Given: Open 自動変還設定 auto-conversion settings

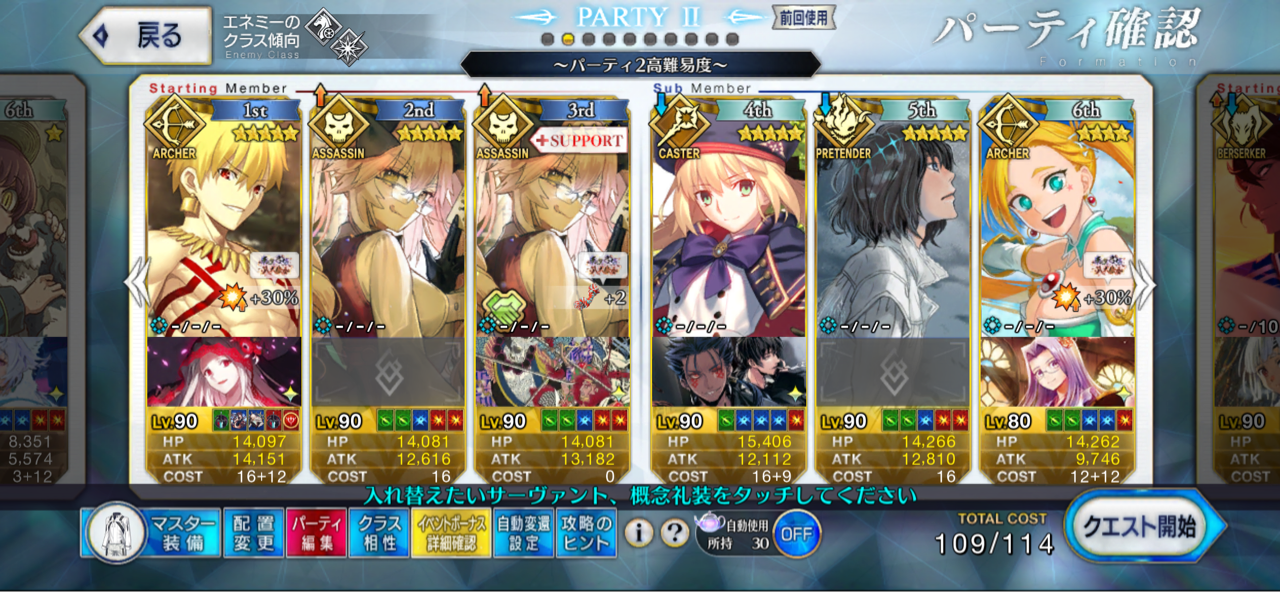Looking at the screenshot, I should pos(524,533).
